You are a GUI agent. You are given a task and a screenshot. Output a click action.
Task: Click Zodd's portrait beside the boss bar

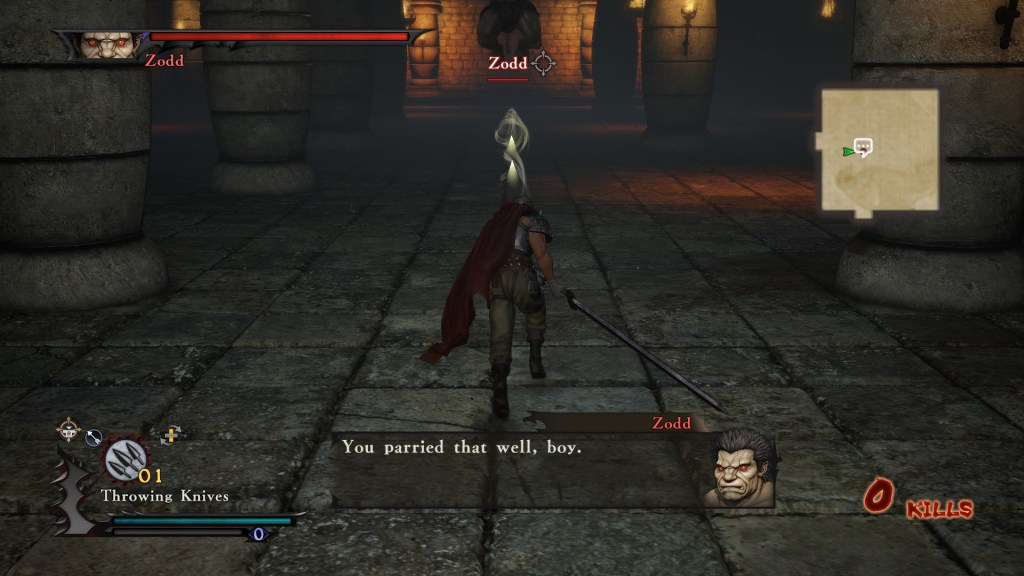click(107, 45)
